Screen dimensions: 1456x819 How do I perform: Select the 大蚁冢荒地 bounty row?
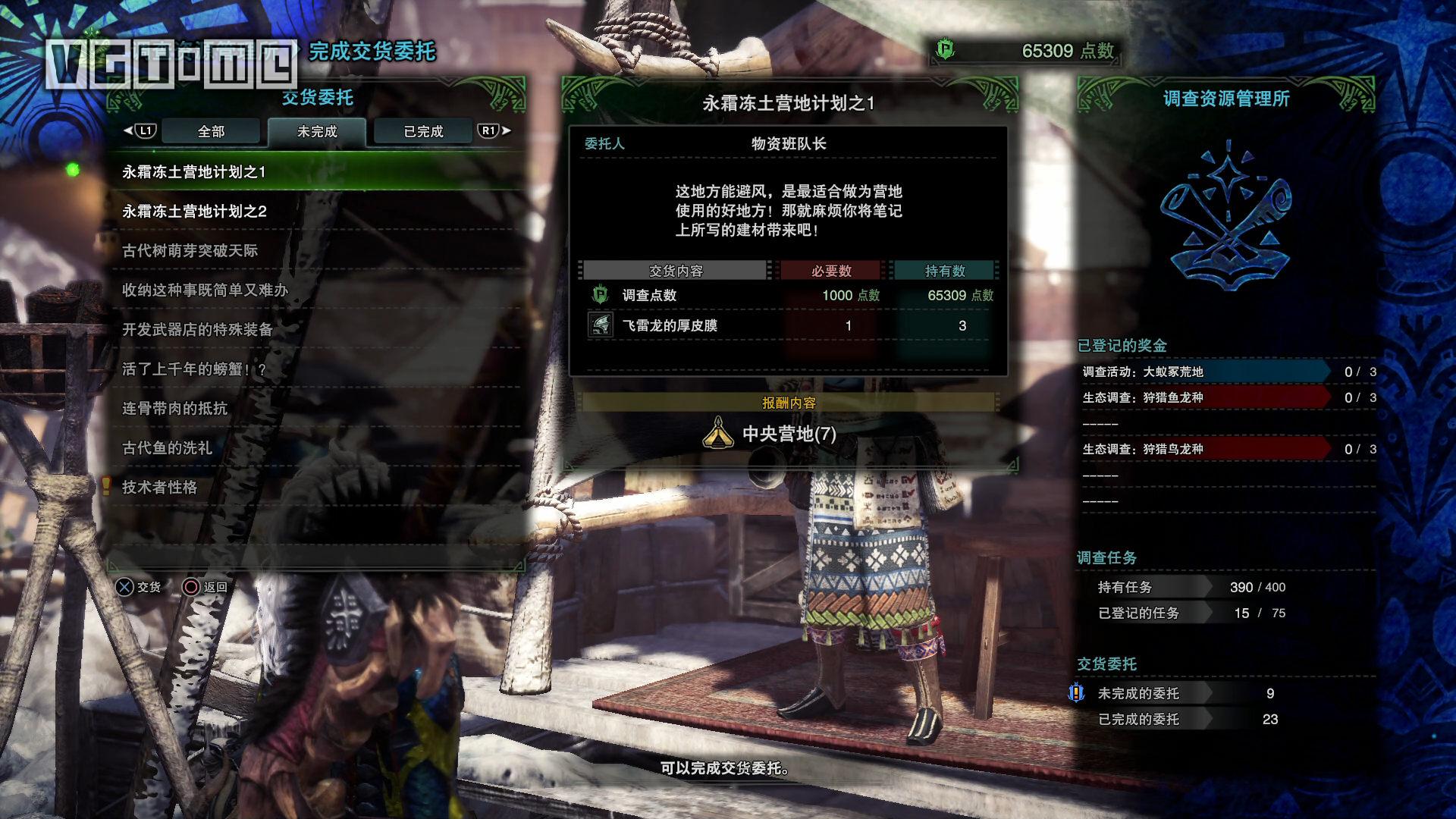(1206, 372)
